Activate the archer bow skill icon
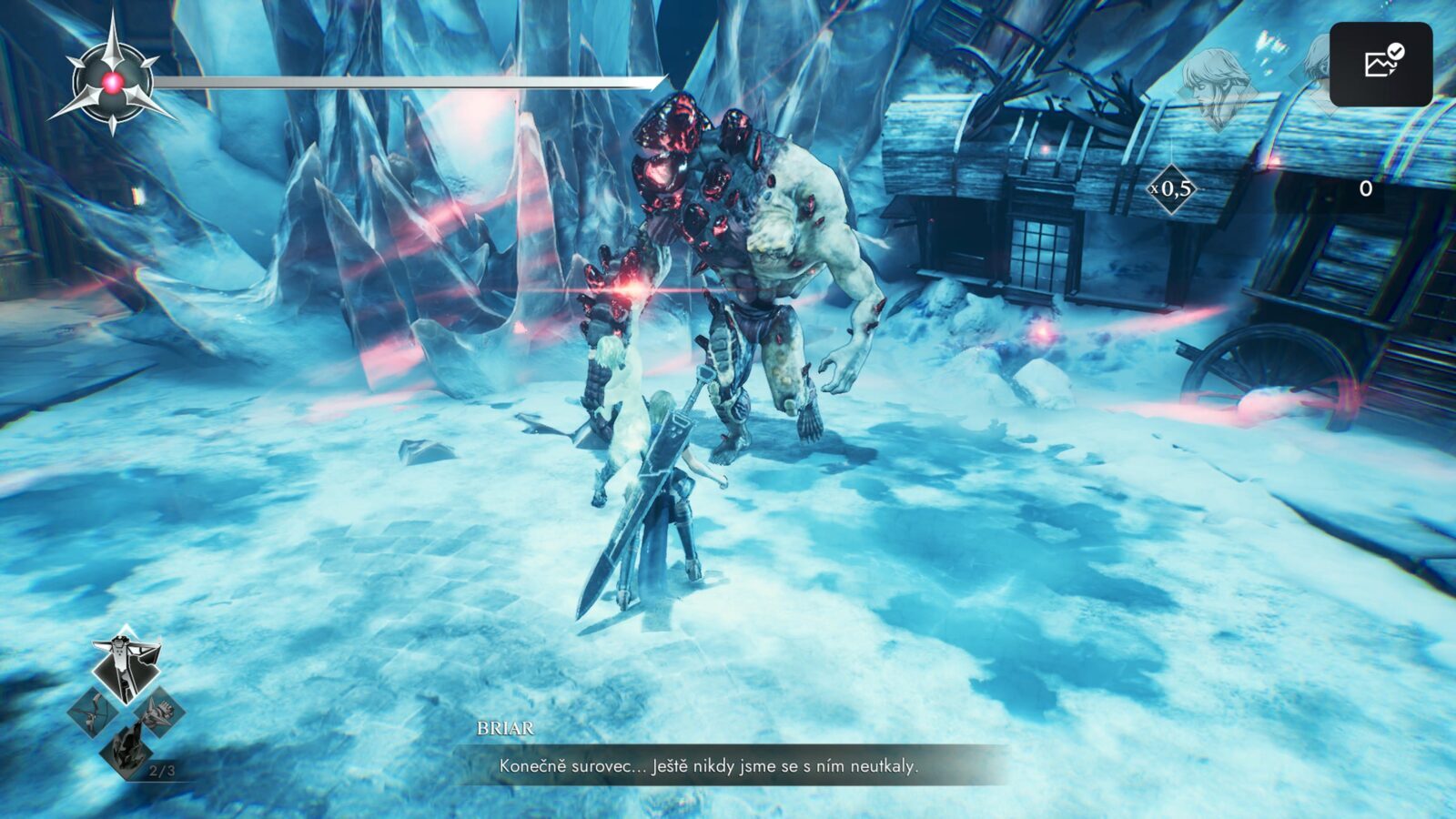The image size is (1456, 819). click(x=93, y=712)
